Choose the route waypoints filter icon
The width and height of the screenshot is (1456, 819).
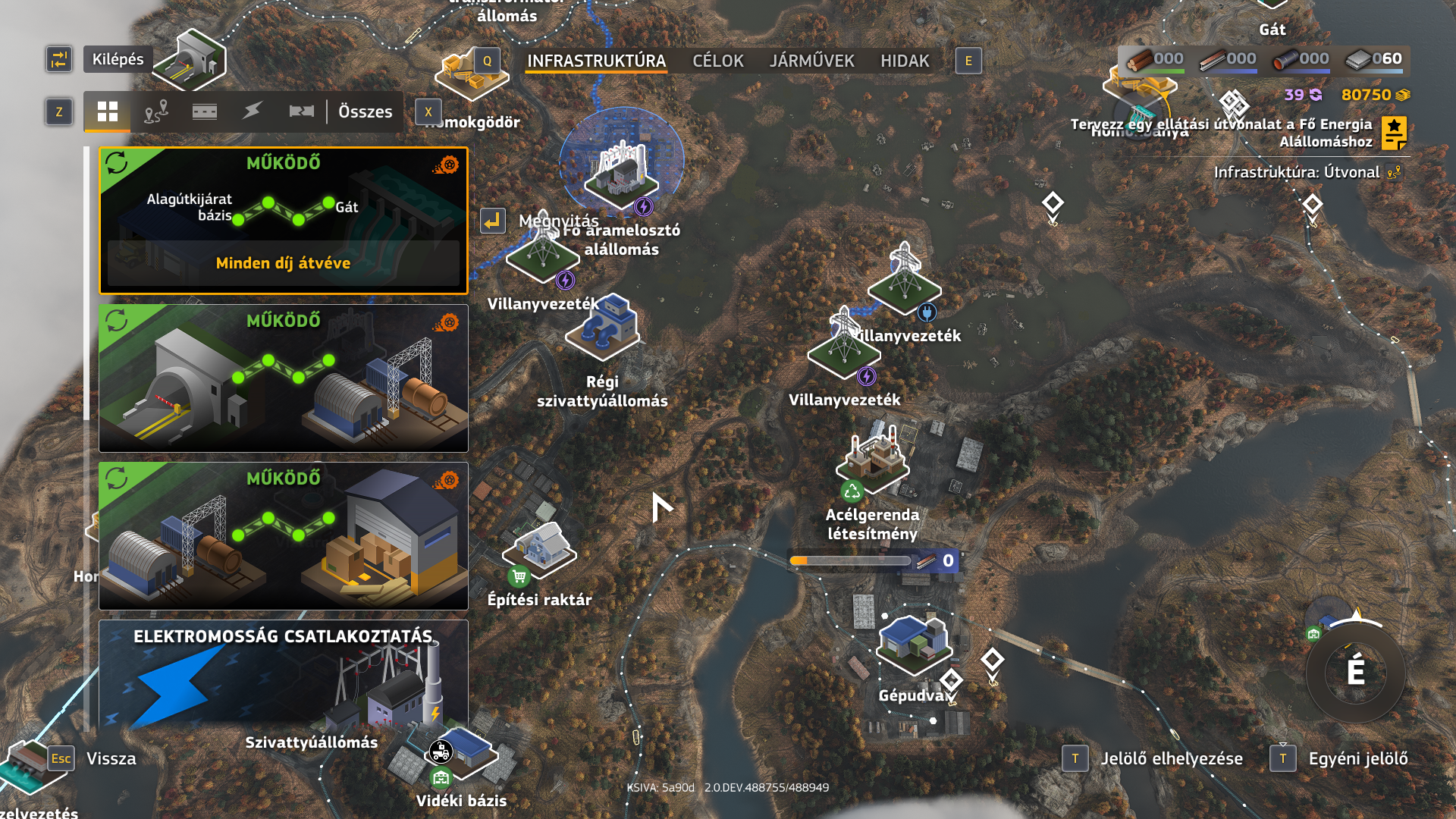pos(156,111)
